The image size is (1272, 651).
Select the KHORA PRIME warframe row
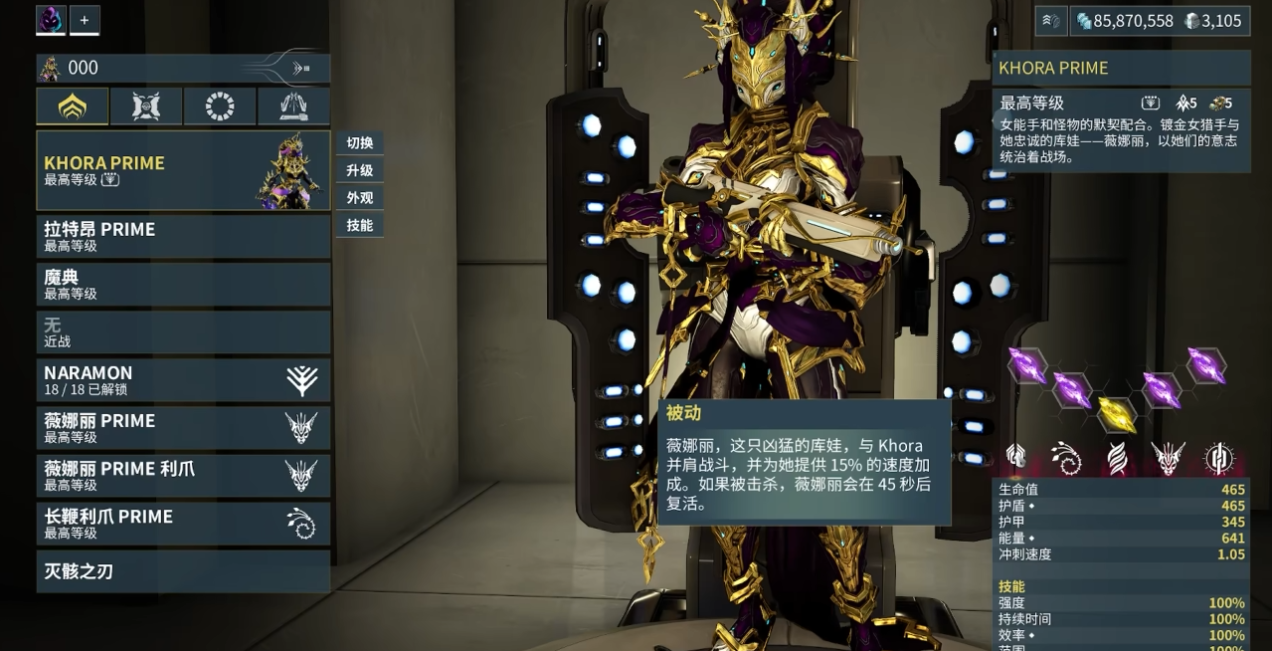(183, 170)
